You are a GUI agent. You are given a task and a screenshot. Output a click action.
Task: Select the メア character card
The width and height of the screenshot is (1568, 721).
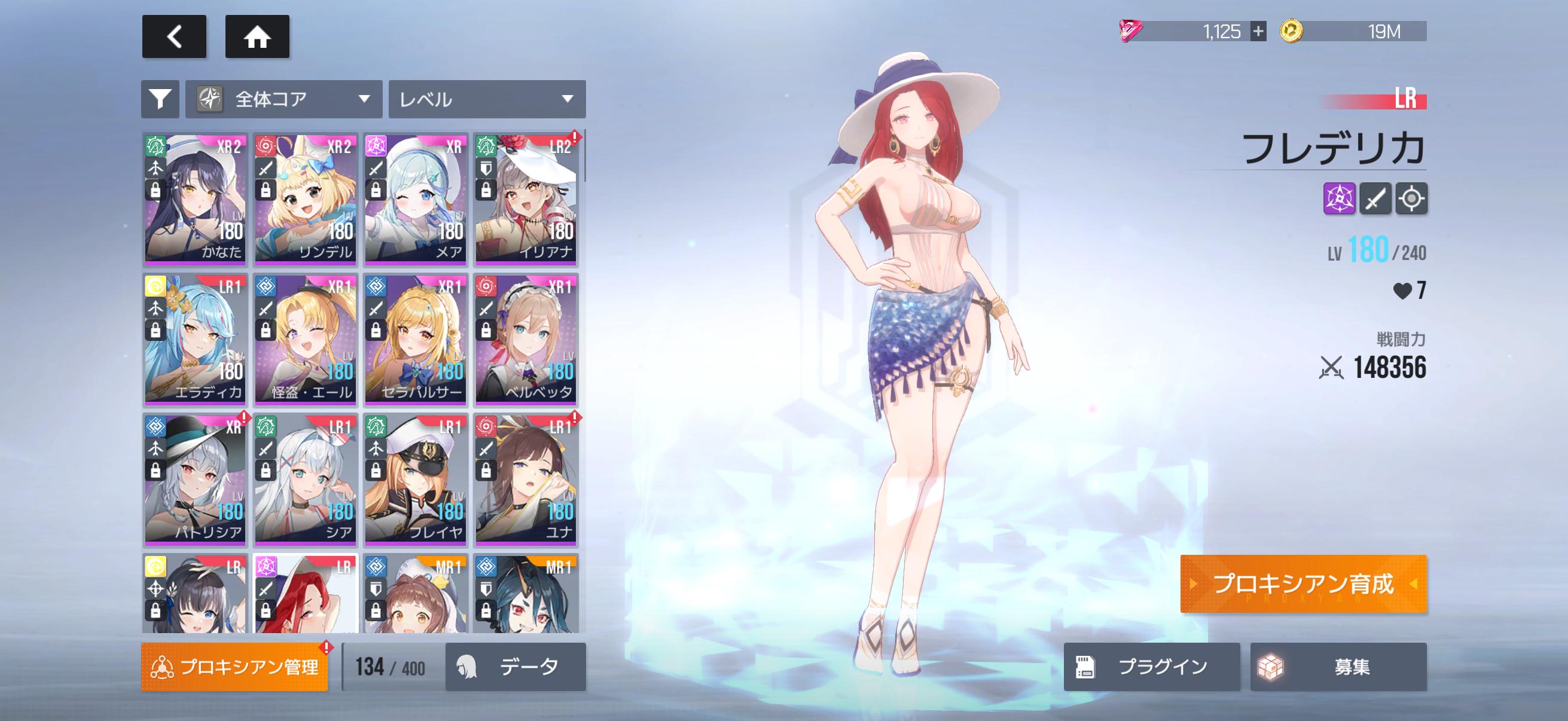tap(416, 200)
